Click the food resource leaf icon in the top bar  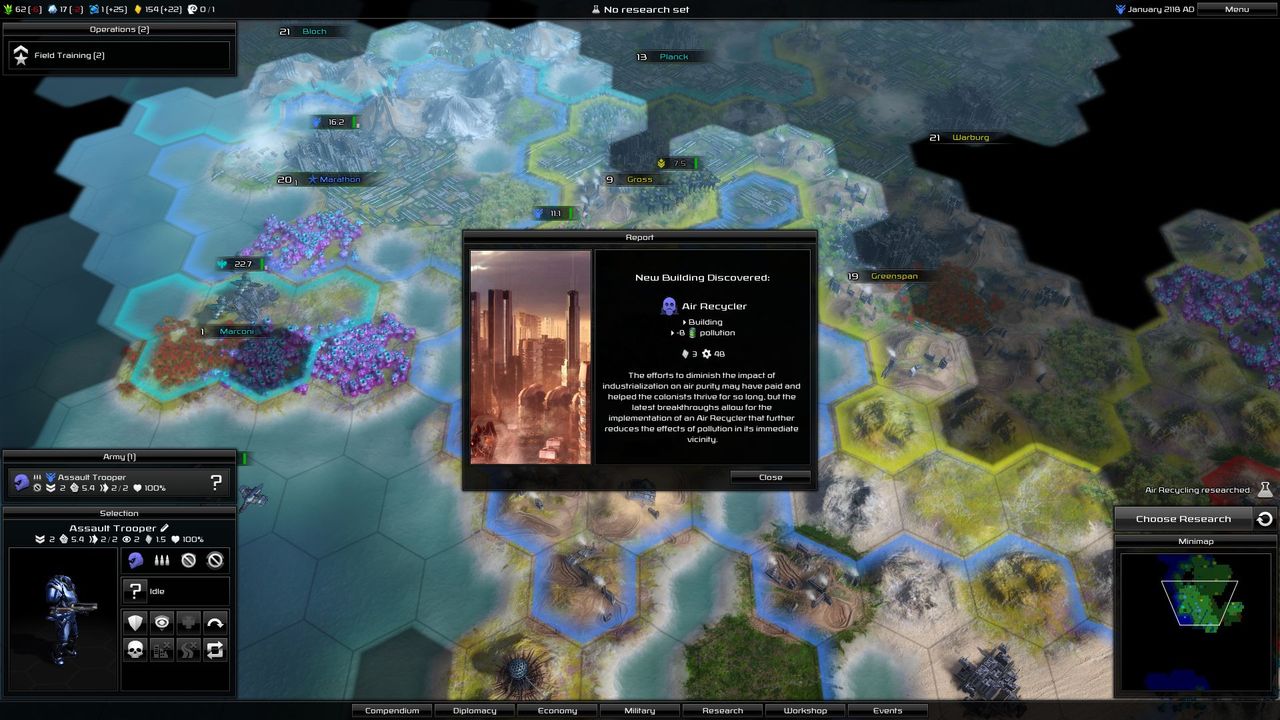pyautogui.click(x=8, y=9)
